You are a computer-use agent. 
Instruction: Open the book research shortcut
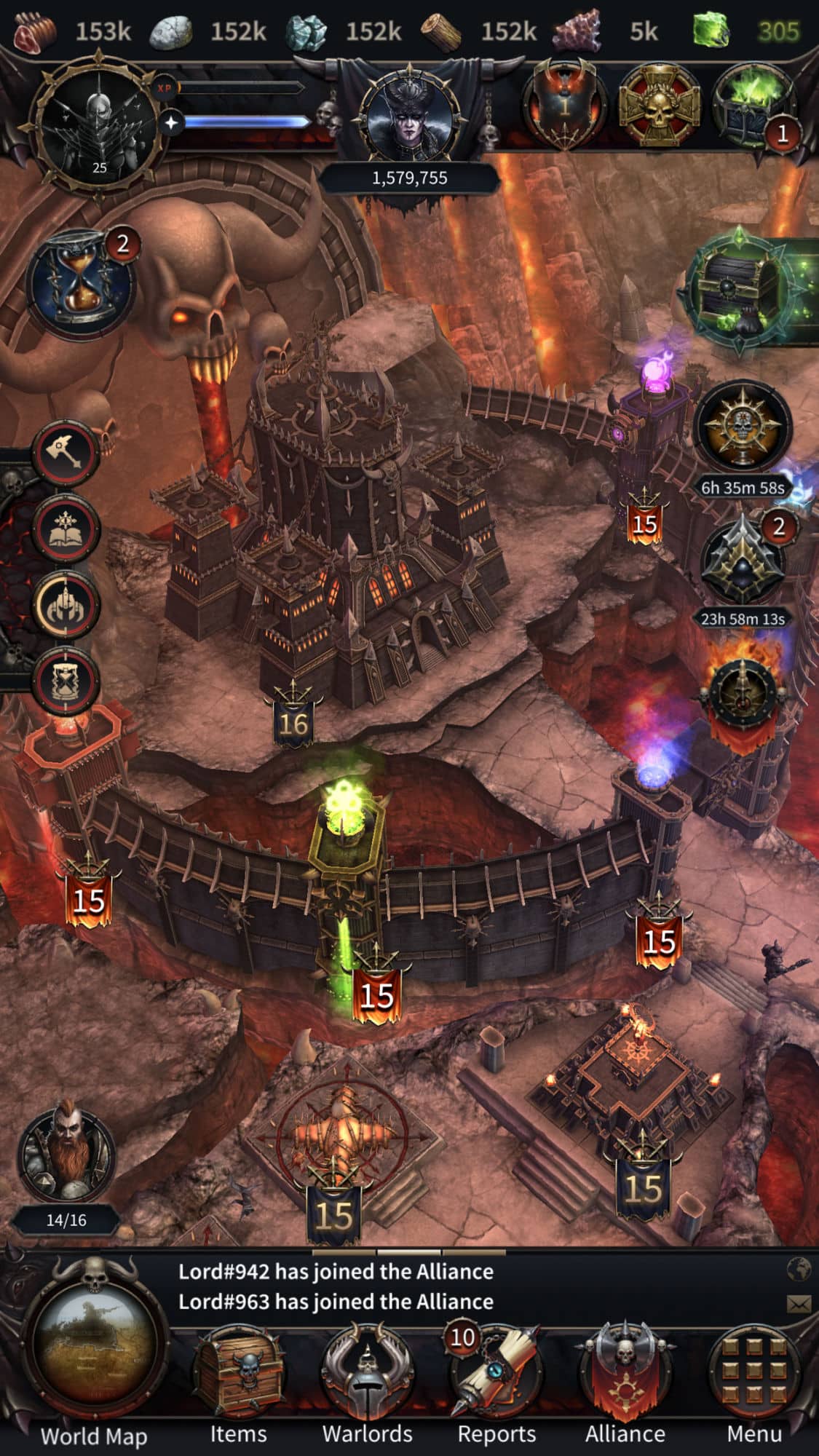coord(66,529)
